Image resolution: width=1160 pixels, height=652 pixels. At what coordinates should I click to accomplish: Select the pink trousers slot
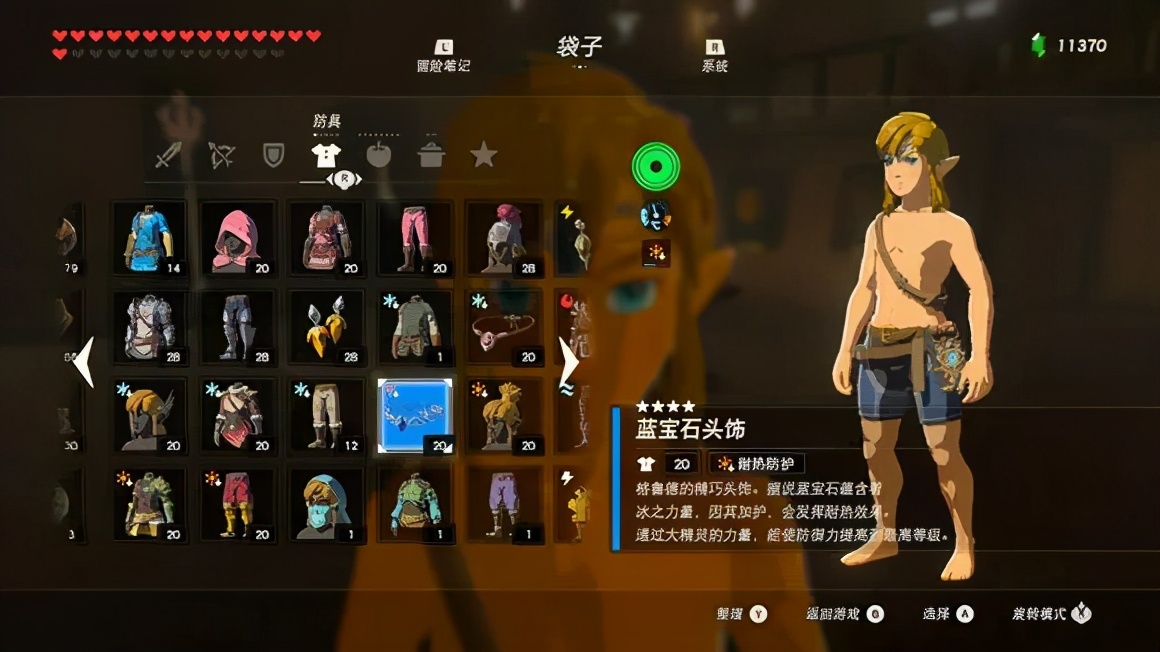tap(415, 238)
